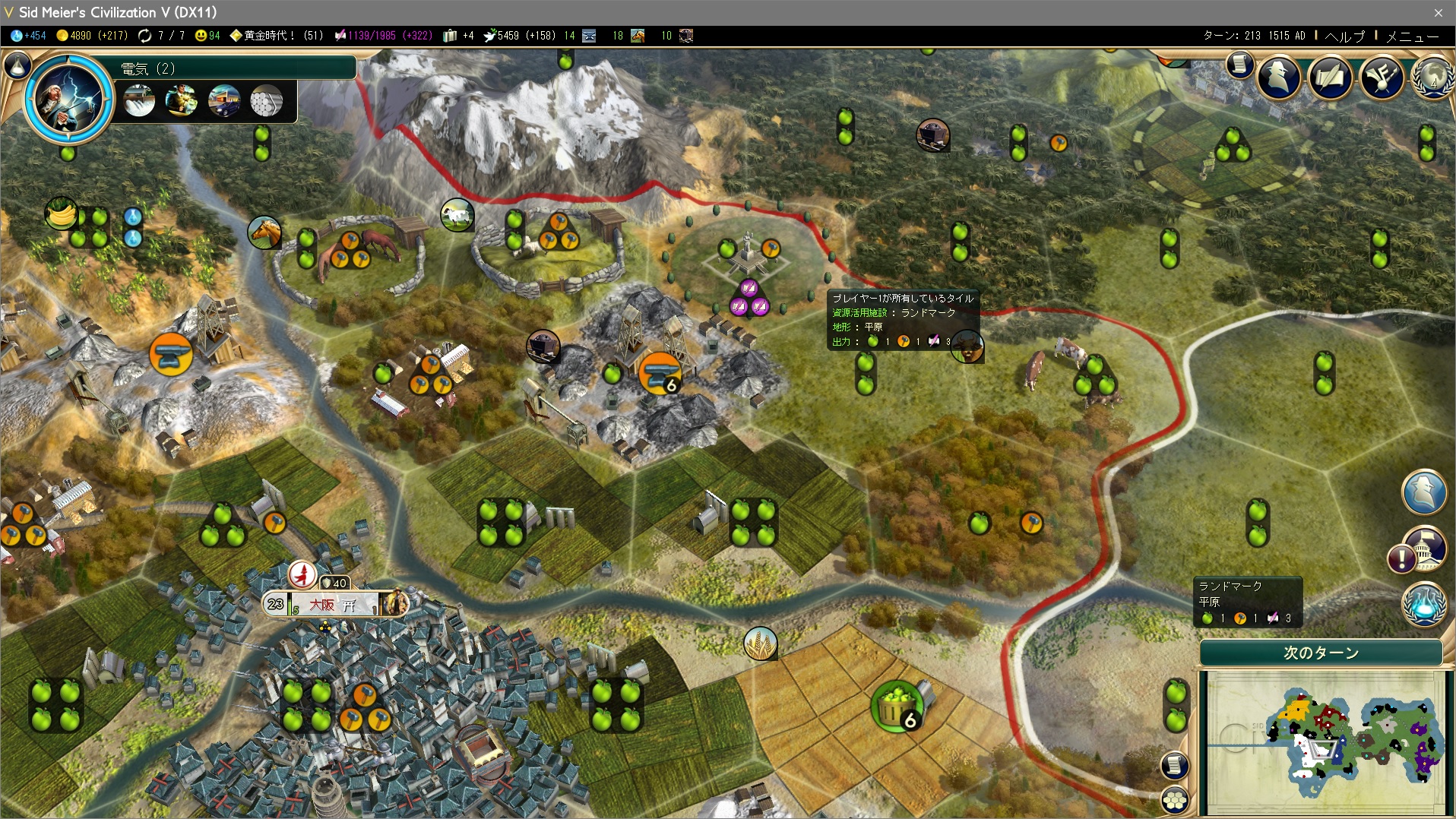Select the light blue spy notification
This screenshot has height=819, width=1456.
point(1423,492)
